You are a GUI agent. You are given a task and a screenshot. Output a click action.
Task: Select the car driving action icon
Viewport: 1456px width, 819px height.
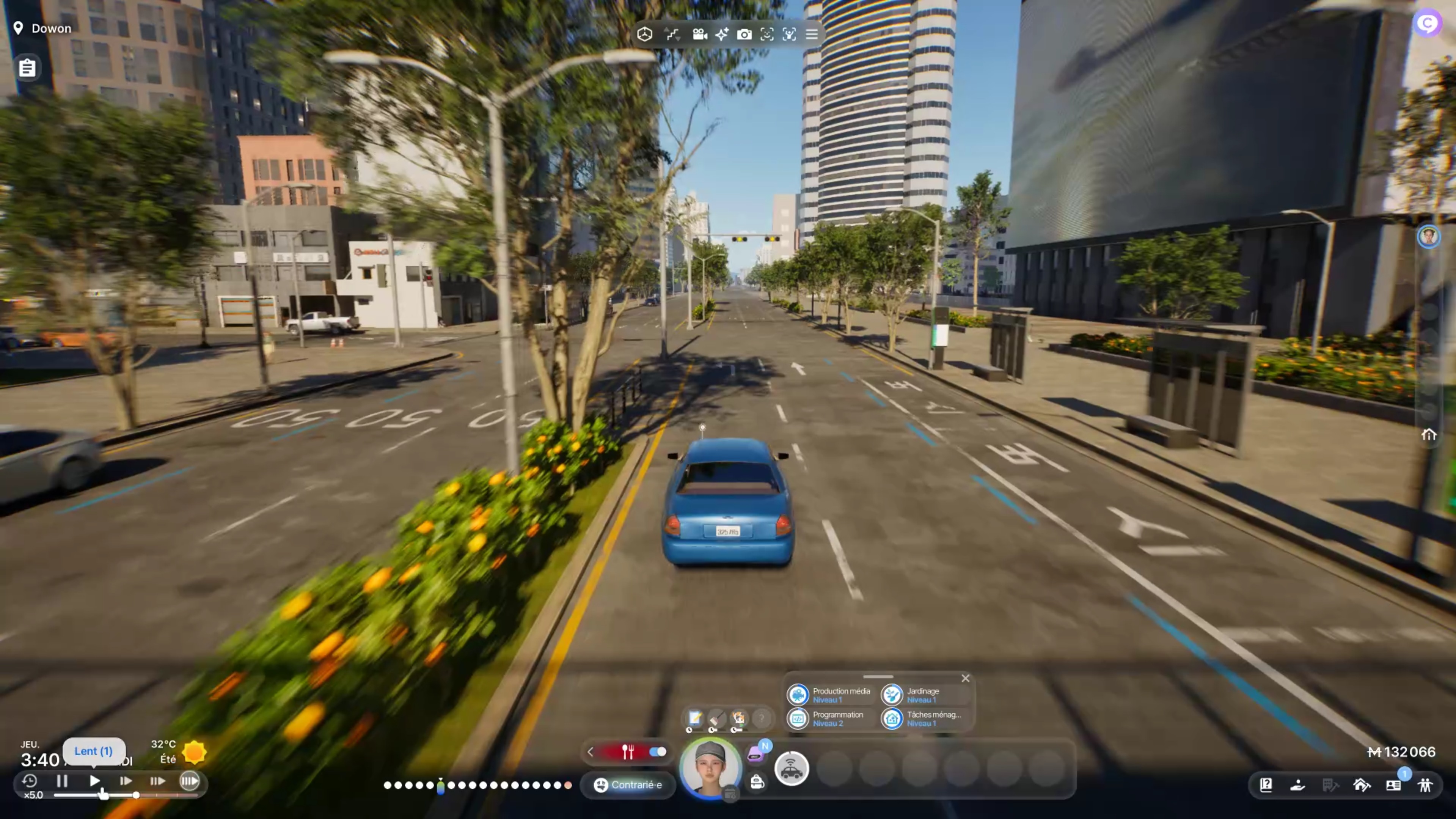coord(791,769)
